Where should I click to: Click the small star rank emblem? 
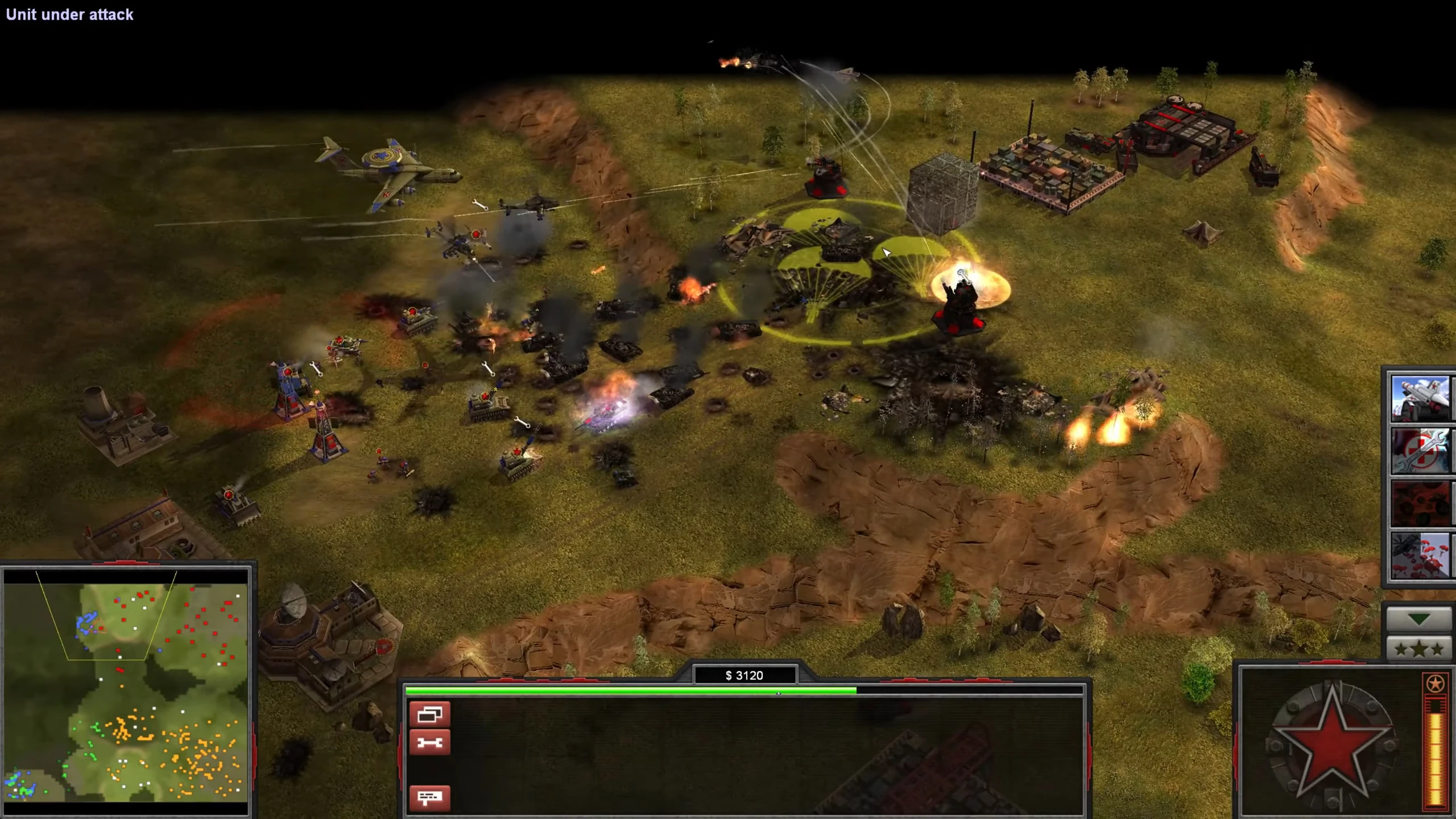[x=1435, y=683]
